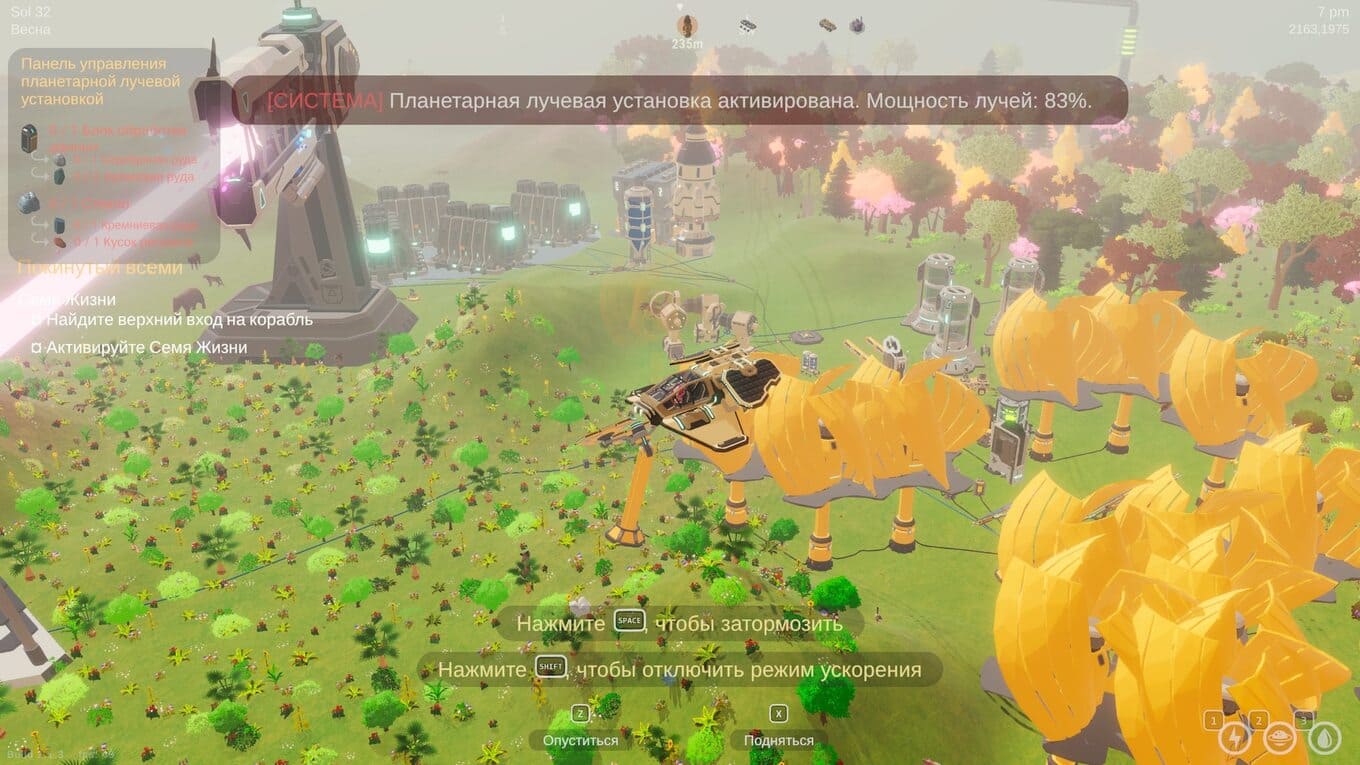Image resolution: width=1360 pixels, height=765 pixels.
Task: Open the planetary beam control panel tracker
Action: point(100,81)
